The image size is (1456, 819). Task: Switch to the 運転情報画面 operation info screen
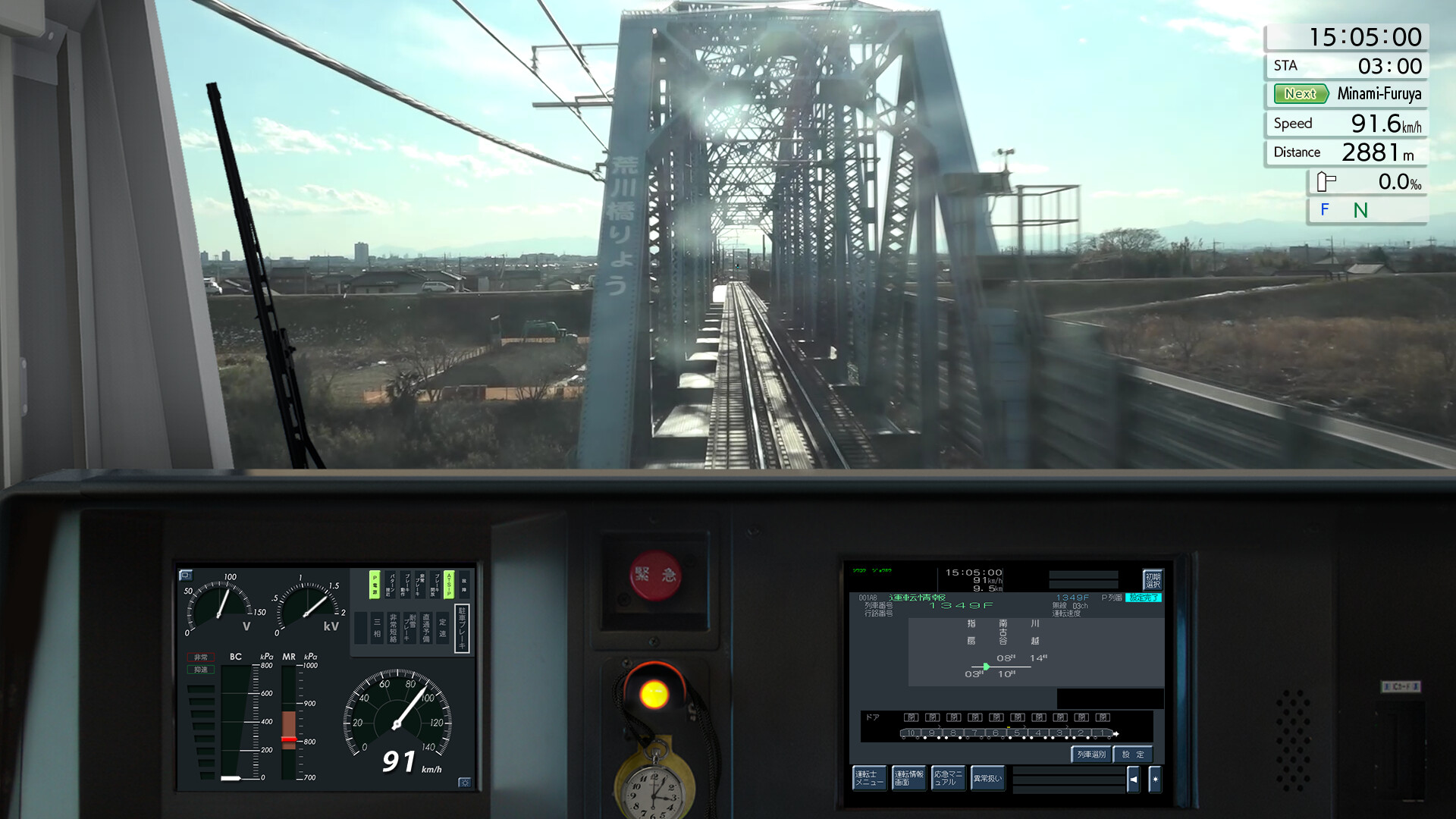coord(909,777)
